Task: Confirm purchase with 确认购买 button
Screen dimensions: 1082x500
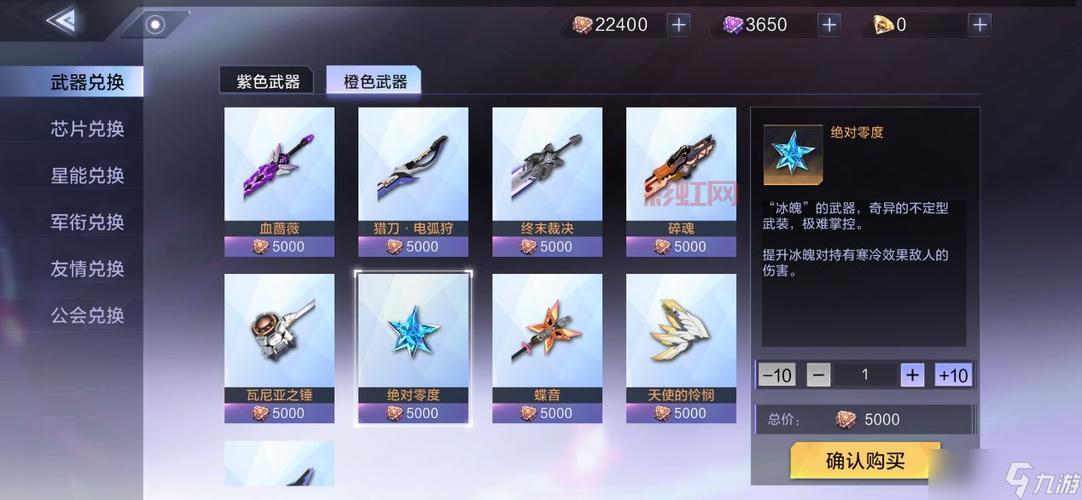Action: pyautogui.click(x=865, y=461)
